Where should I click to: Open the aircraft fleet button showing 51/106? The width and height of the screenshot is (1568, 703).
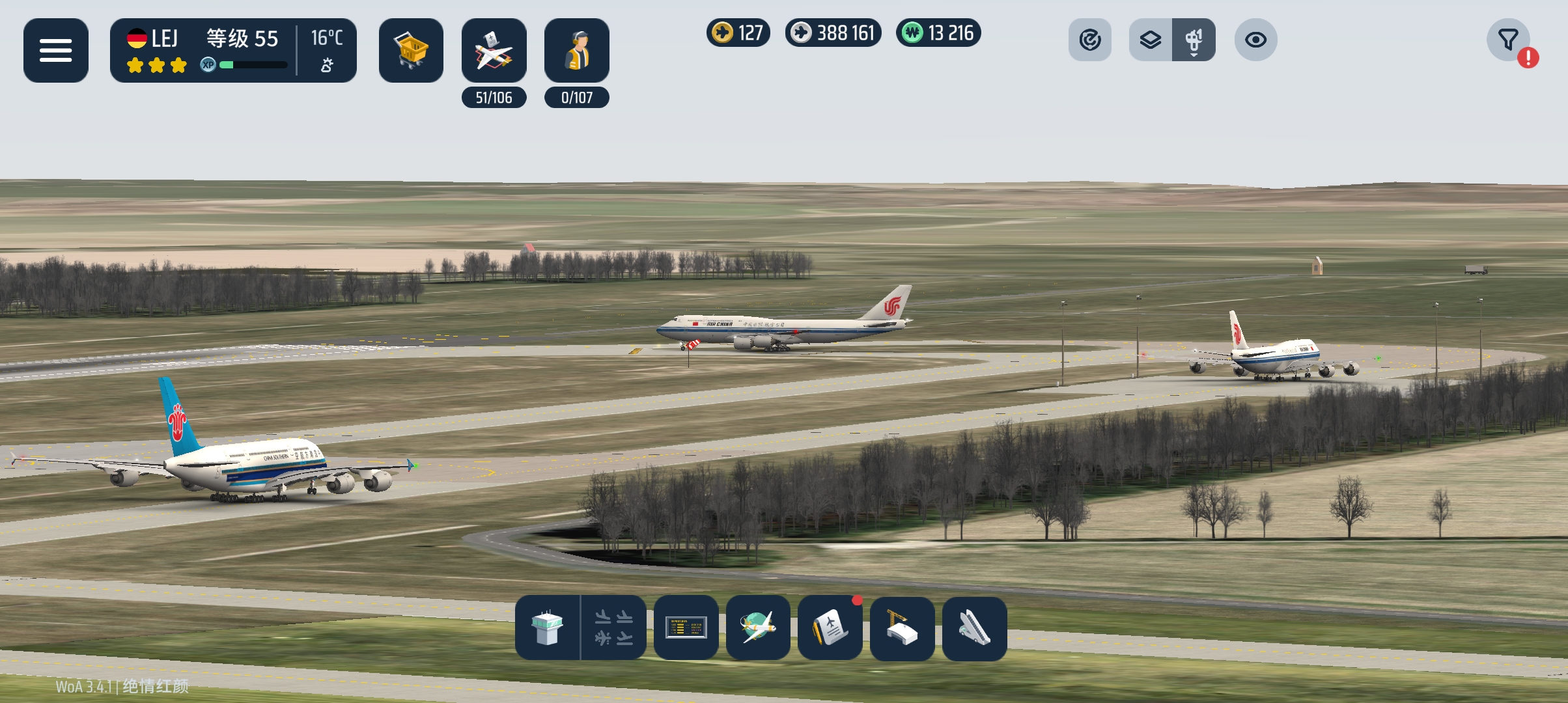(x=494, y=51)
